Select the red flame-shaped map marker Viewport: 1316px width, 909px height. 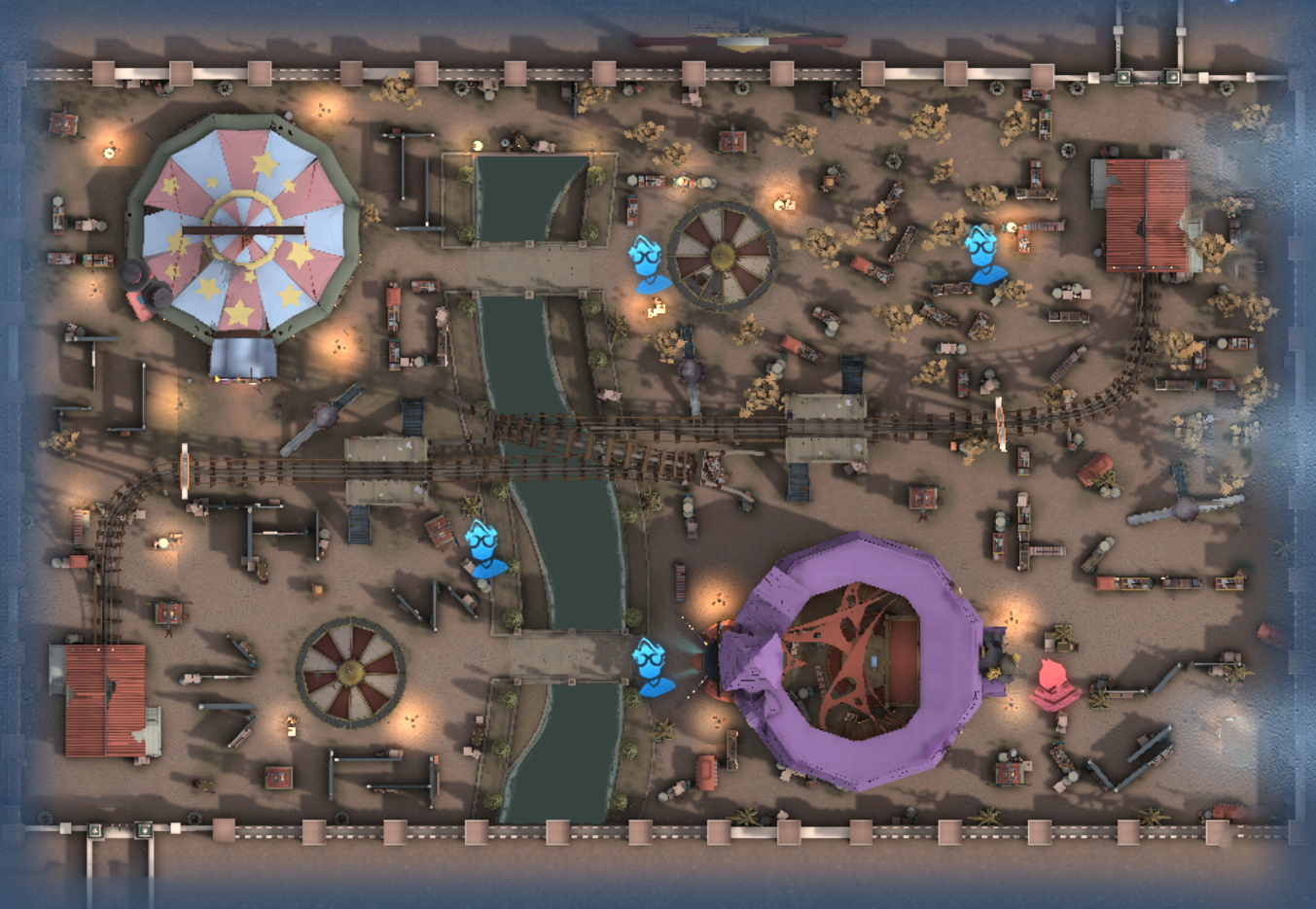pos(1053,683)
